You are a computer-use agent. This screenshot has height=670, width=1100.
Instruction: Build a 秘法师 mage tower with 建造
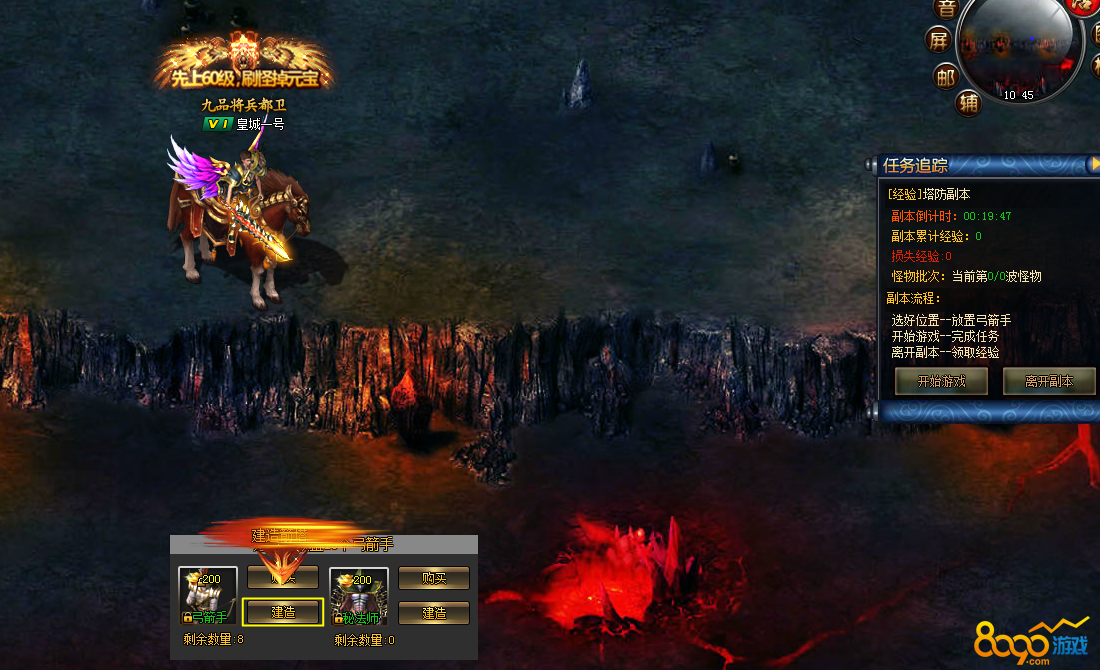tap(434, 612)
